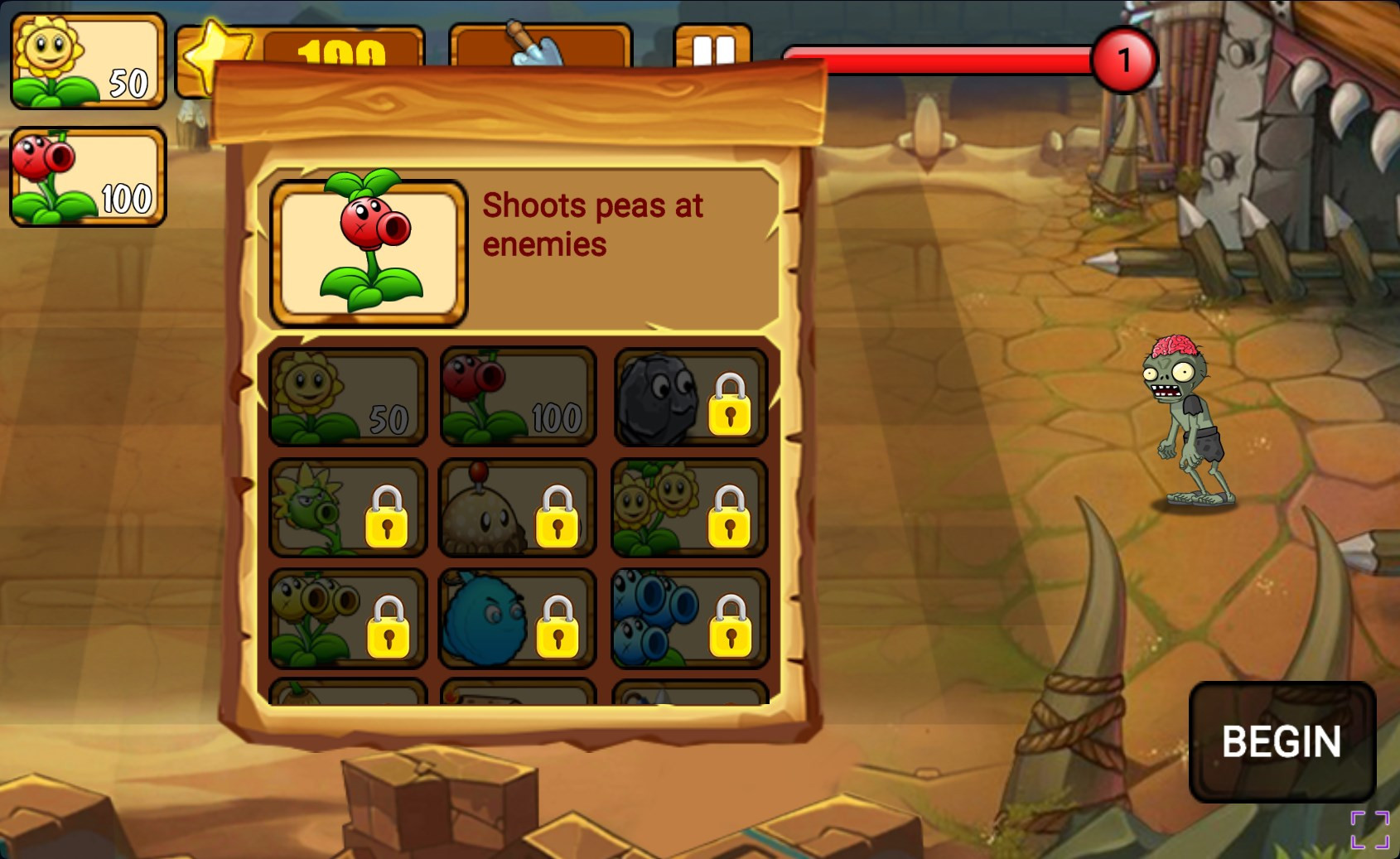Click the BEGIN button
The height and width of the screenshot is (859, 1400).
1282,741
